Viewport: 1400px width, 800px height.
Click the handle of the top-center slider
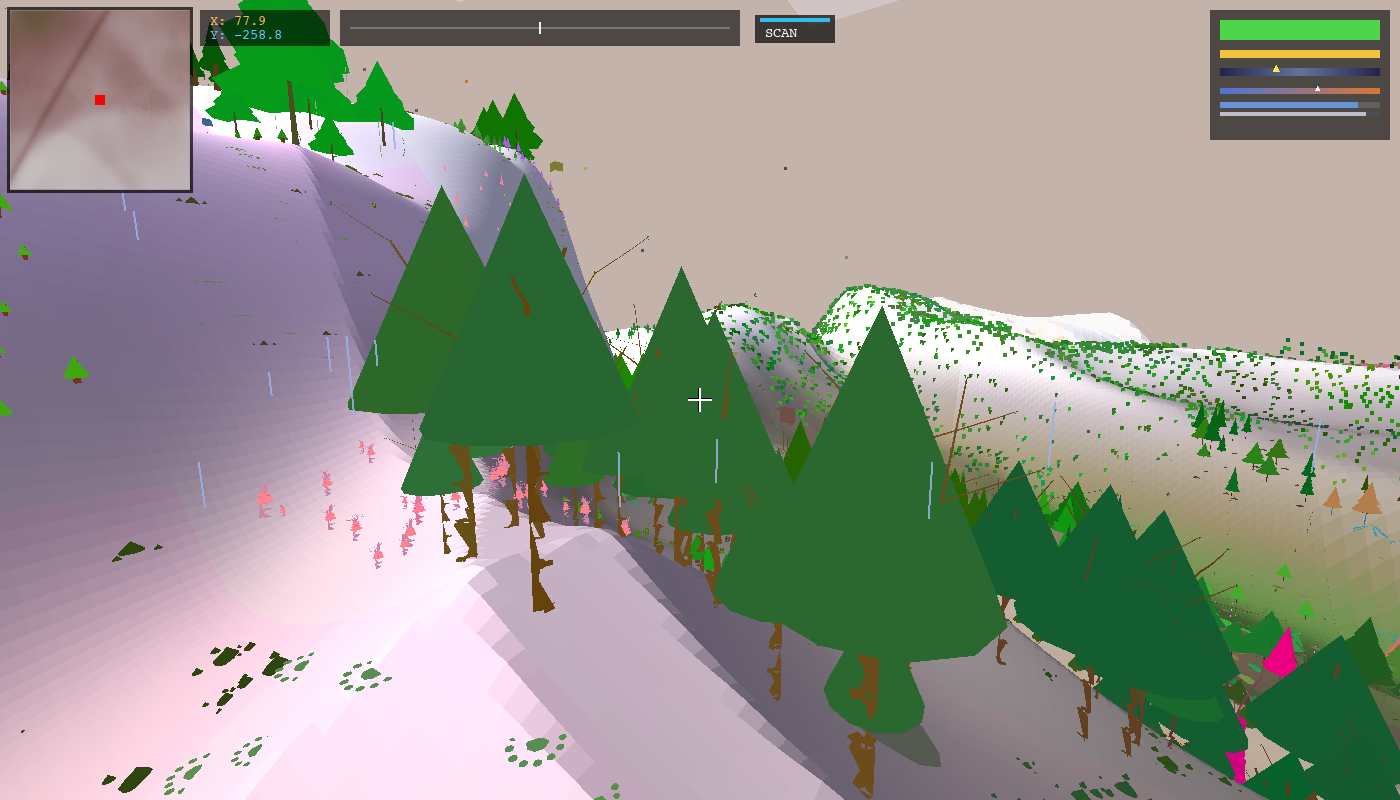[539, 28]
